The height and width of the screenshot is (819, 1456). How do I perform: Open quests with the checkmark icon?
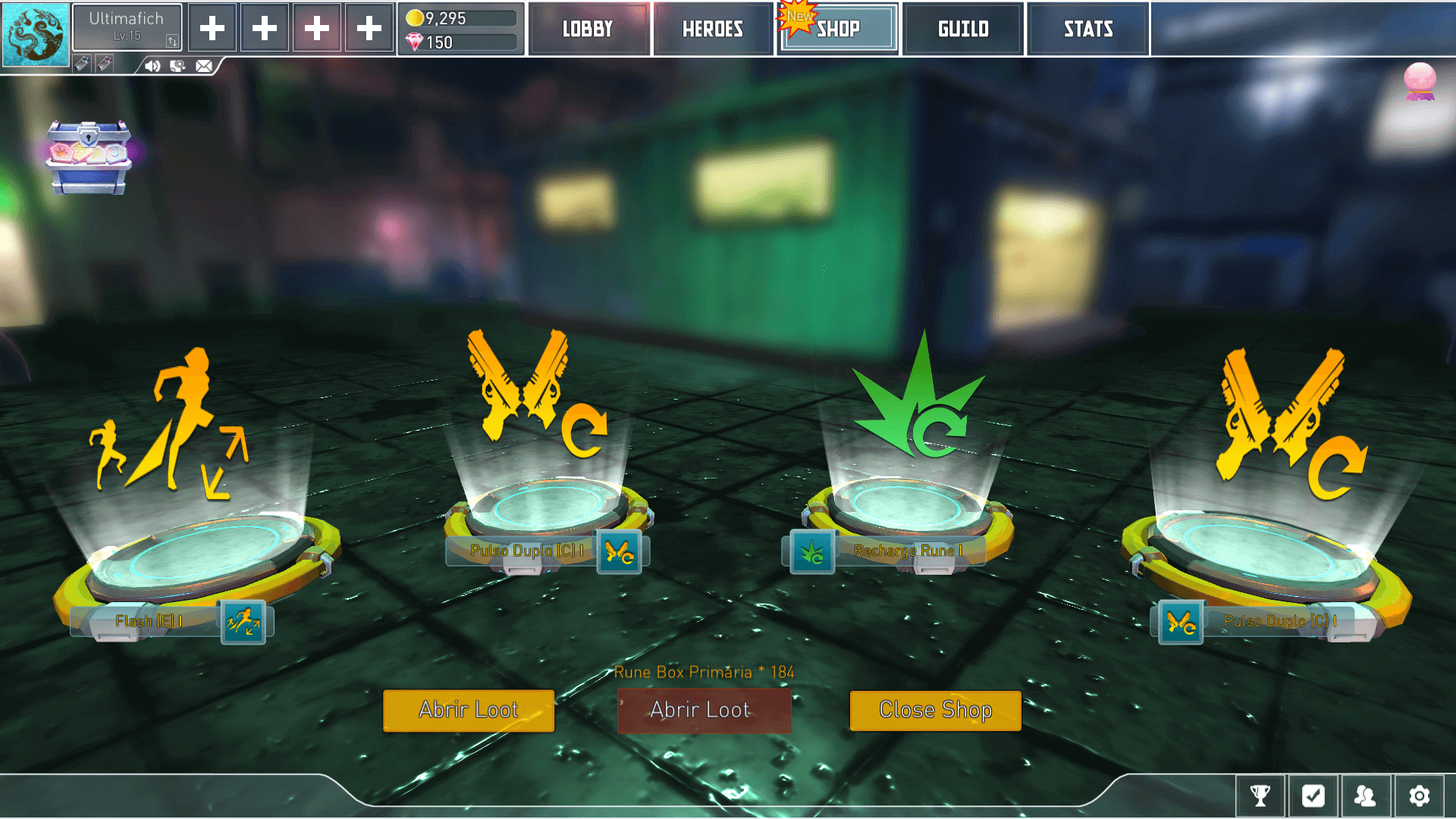click(x=1313, y=796)
